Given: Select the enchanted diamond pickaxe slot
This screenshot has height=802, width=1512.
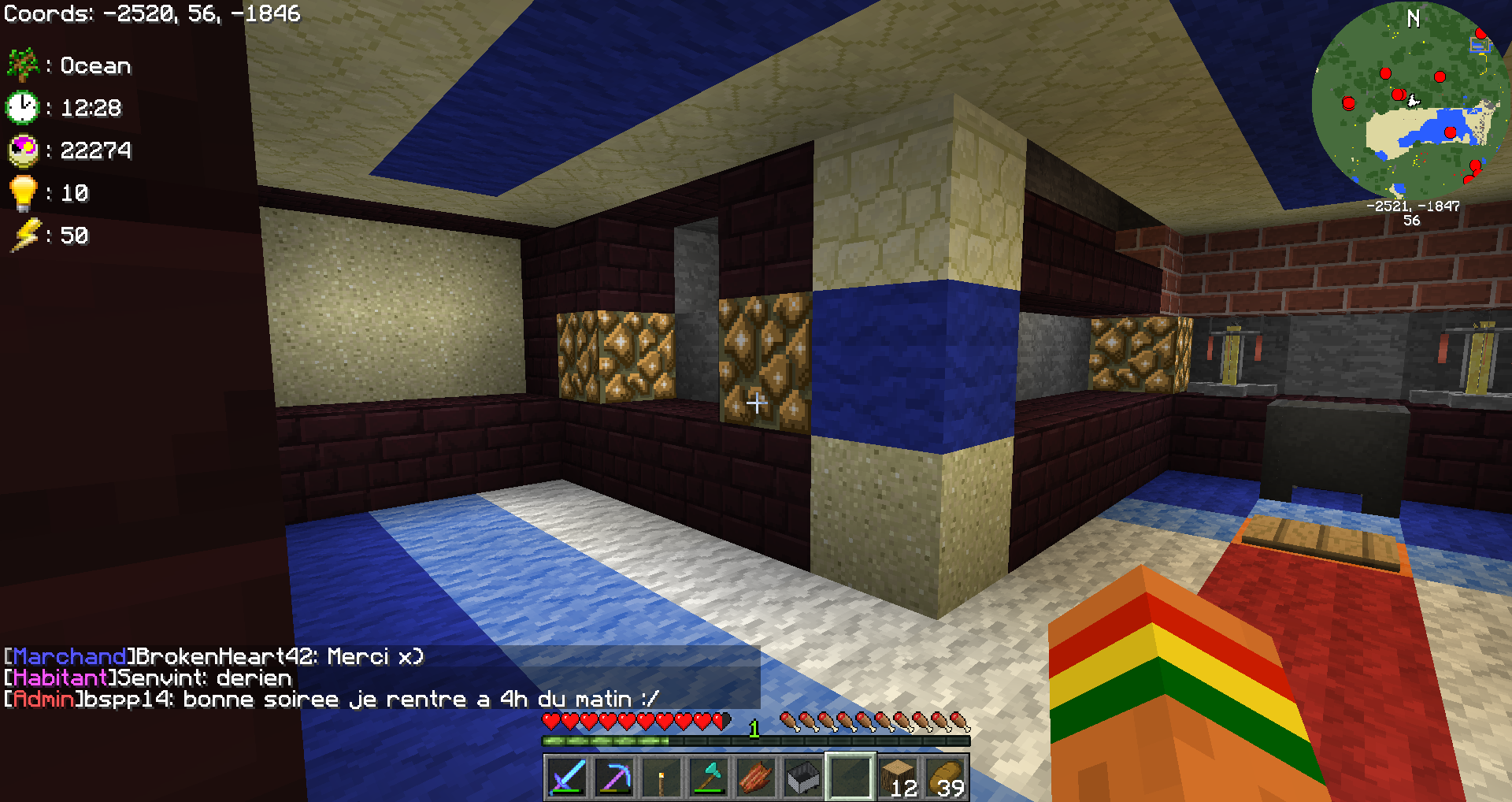Looking at the screenshot, I should (614, 777).
